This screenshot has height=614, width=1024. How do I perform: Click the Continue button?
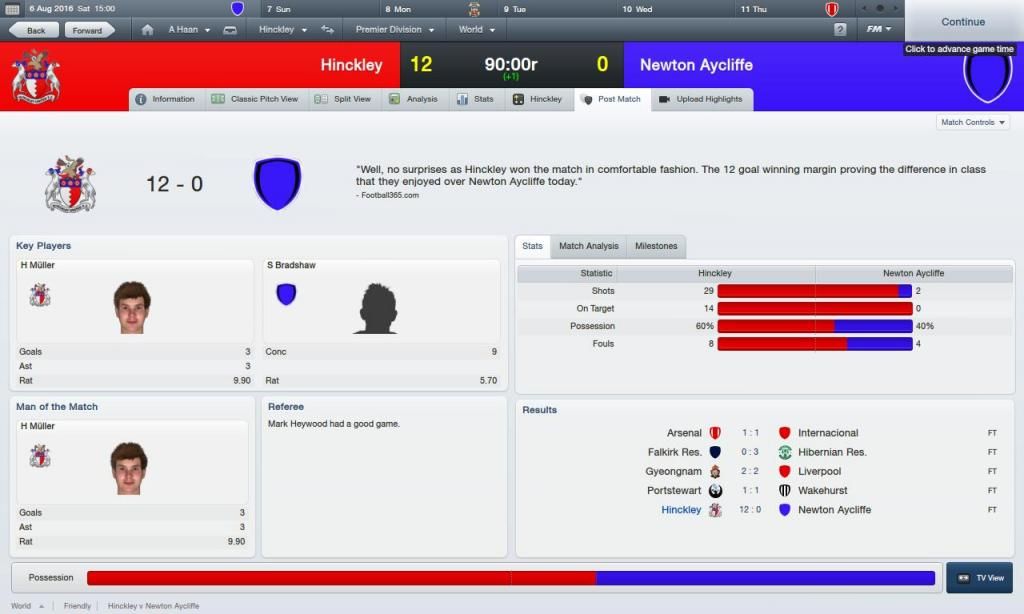coord(963,21)
